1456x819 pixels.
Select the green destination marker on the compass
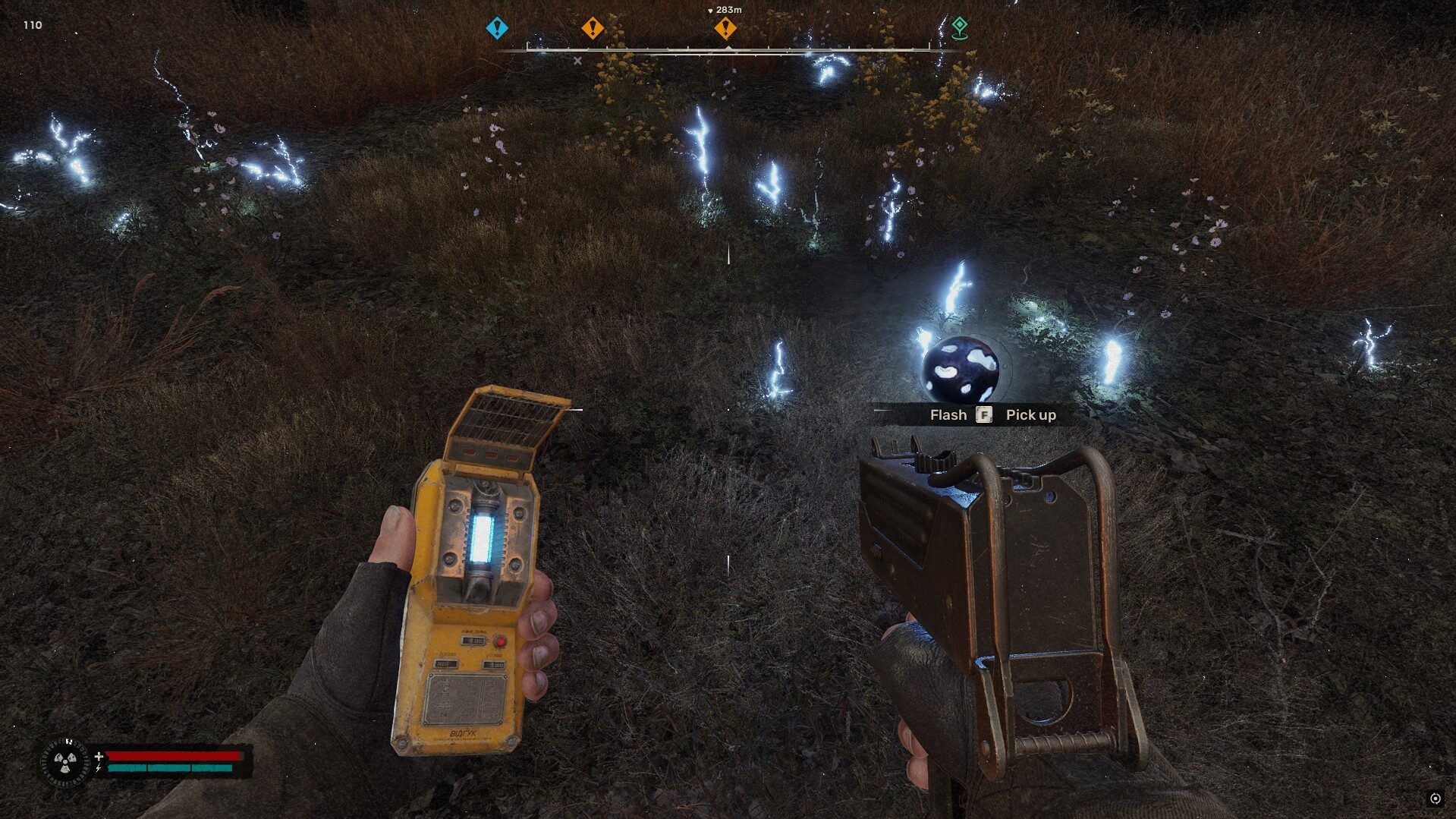coord(961,27)
